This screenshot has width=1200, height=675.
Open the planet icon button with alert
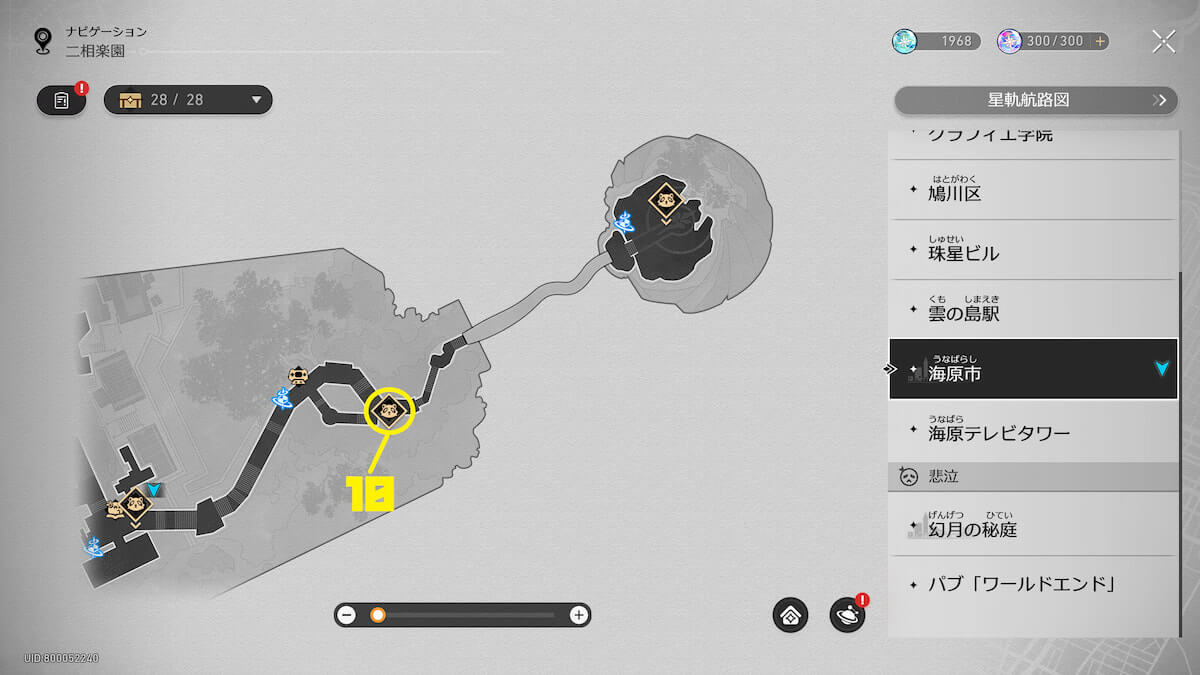847,615
